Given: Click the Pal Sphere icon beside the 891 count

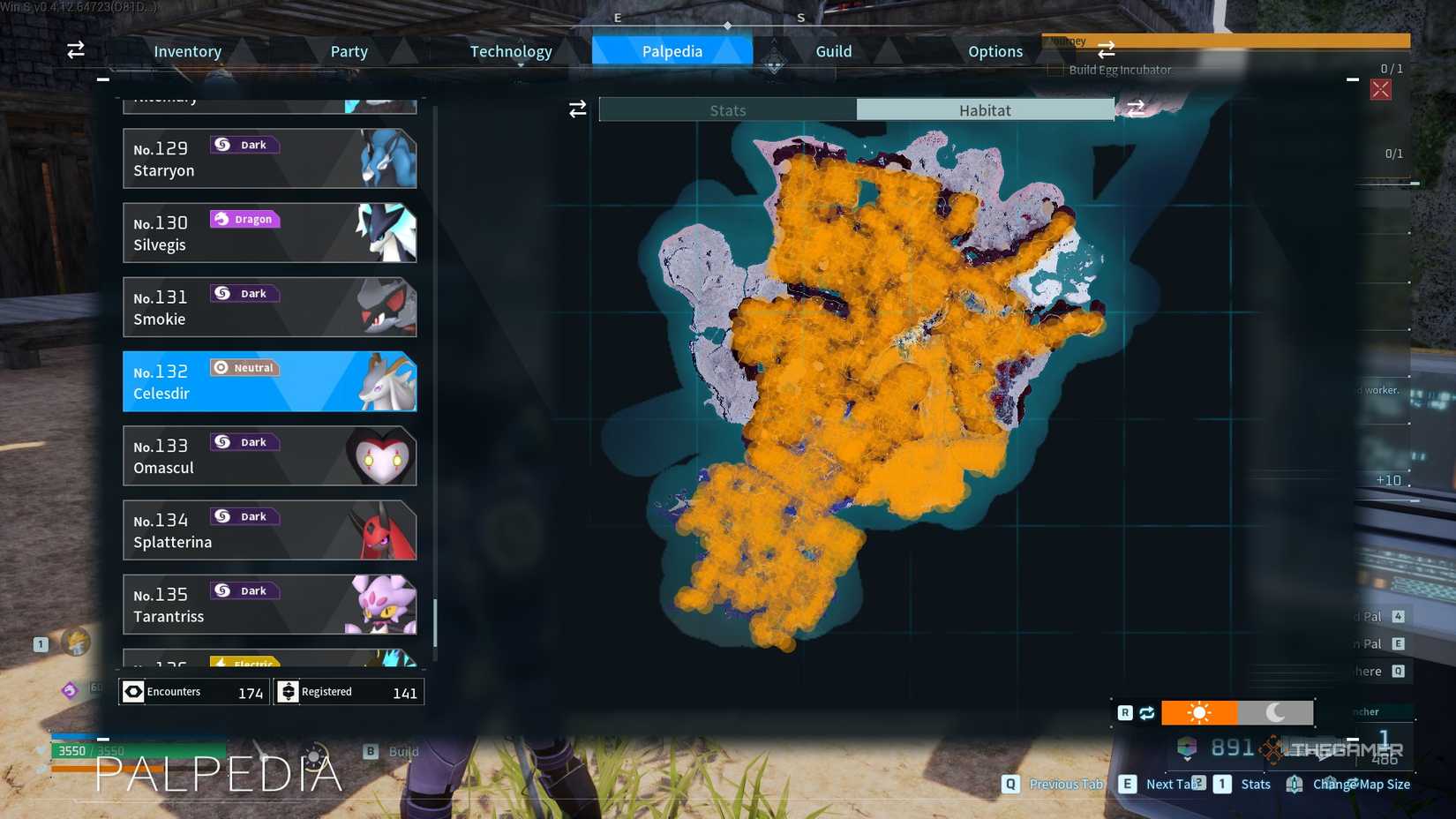Looking at the screenshot, I should 1187,746.
